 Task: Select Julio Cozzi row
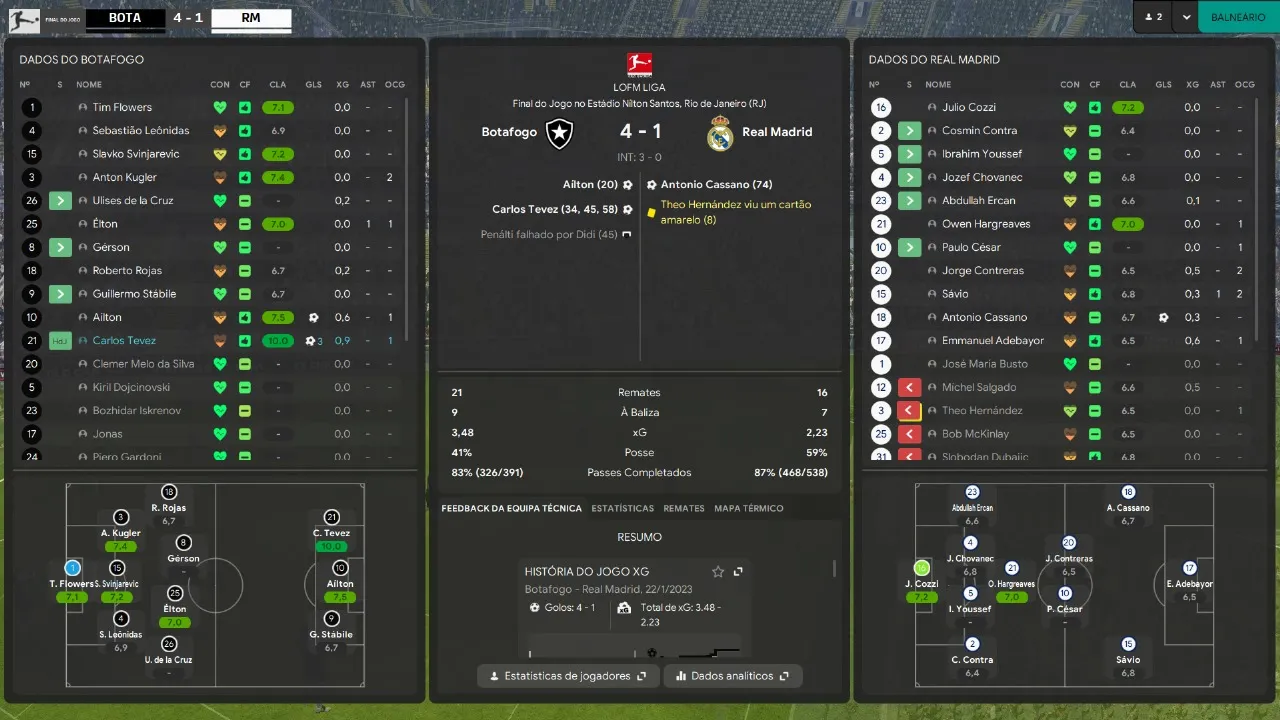[x=968, y=107]
